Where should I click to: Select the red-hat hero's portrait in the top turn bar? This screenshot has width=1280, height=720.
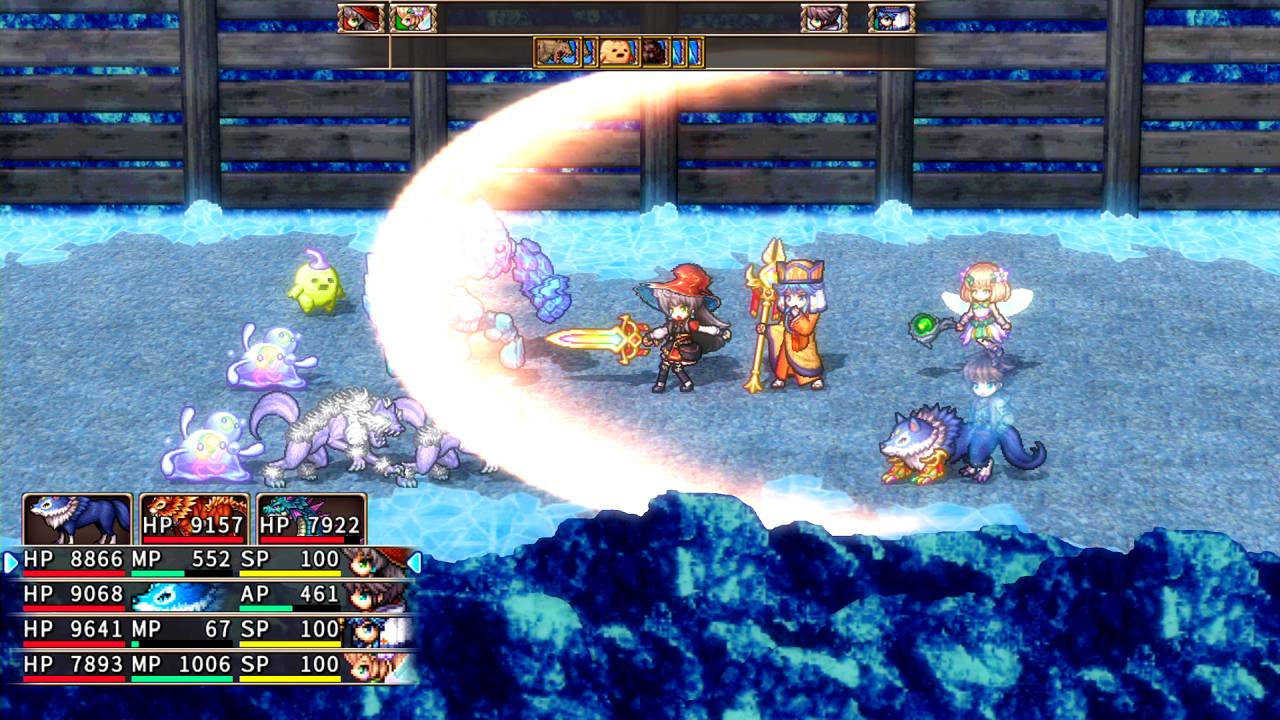point(358,18)
